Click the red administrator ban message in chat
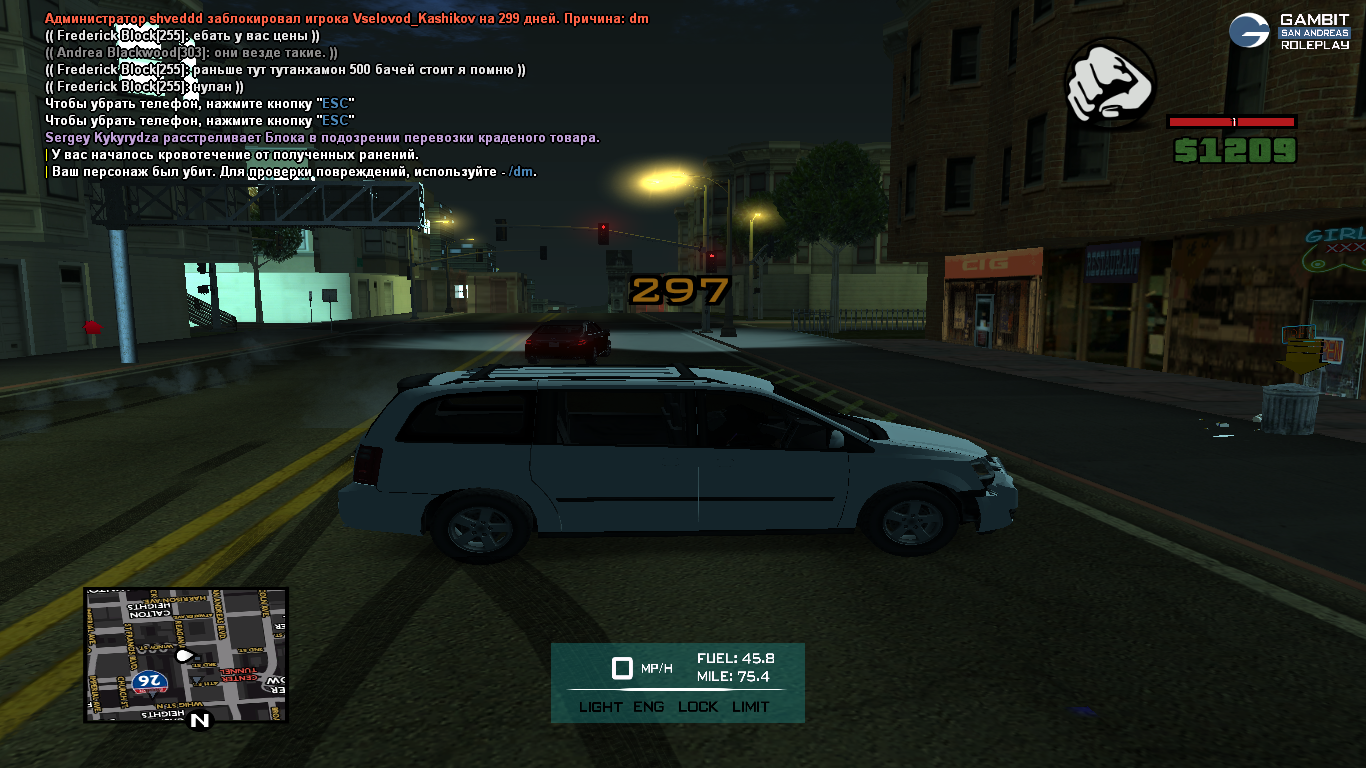The height and width of the screenshot is (768, 1366). click(347, 19)
